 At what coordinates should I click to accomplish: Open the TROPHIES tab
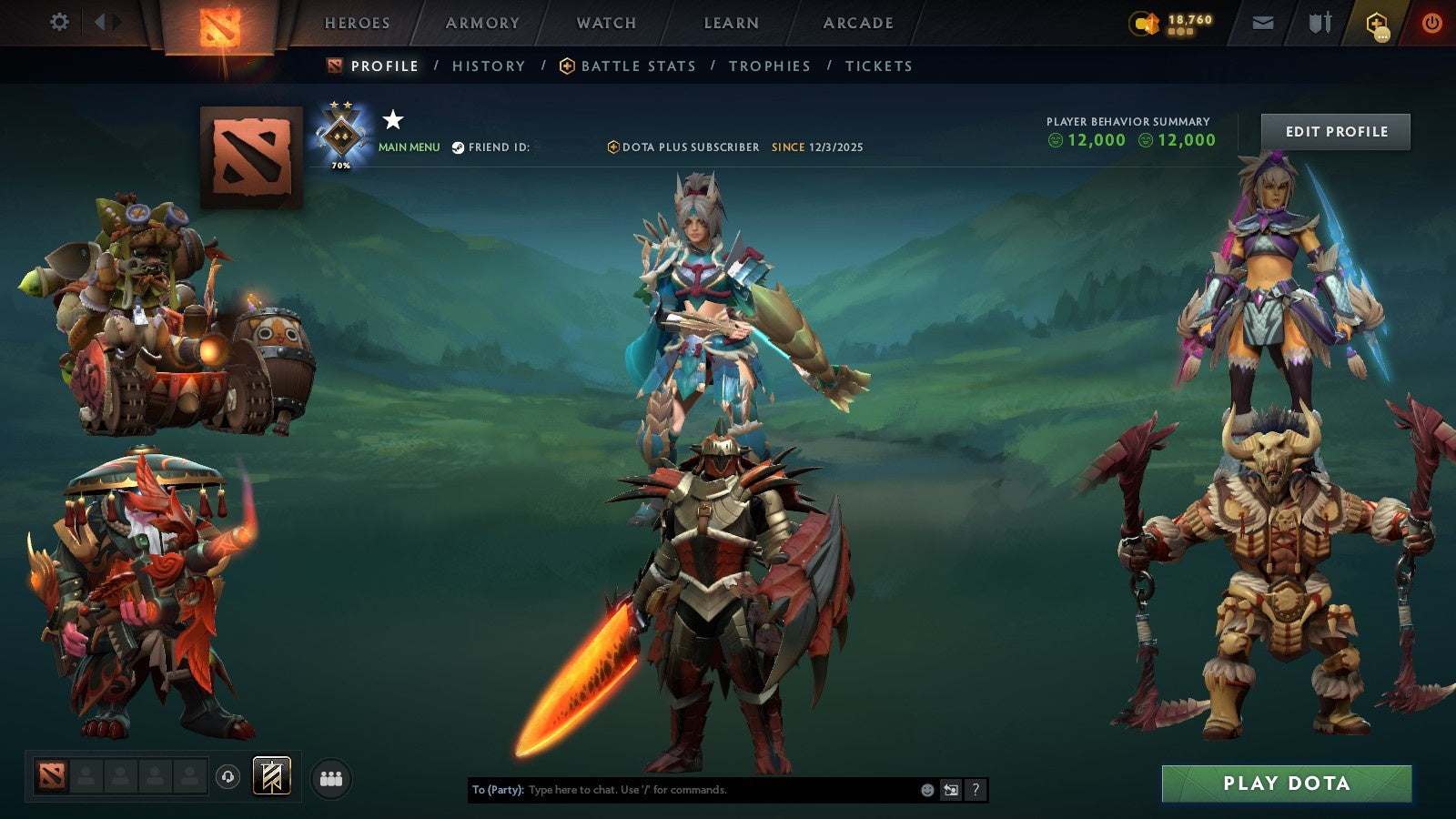[x=770, y=66]
